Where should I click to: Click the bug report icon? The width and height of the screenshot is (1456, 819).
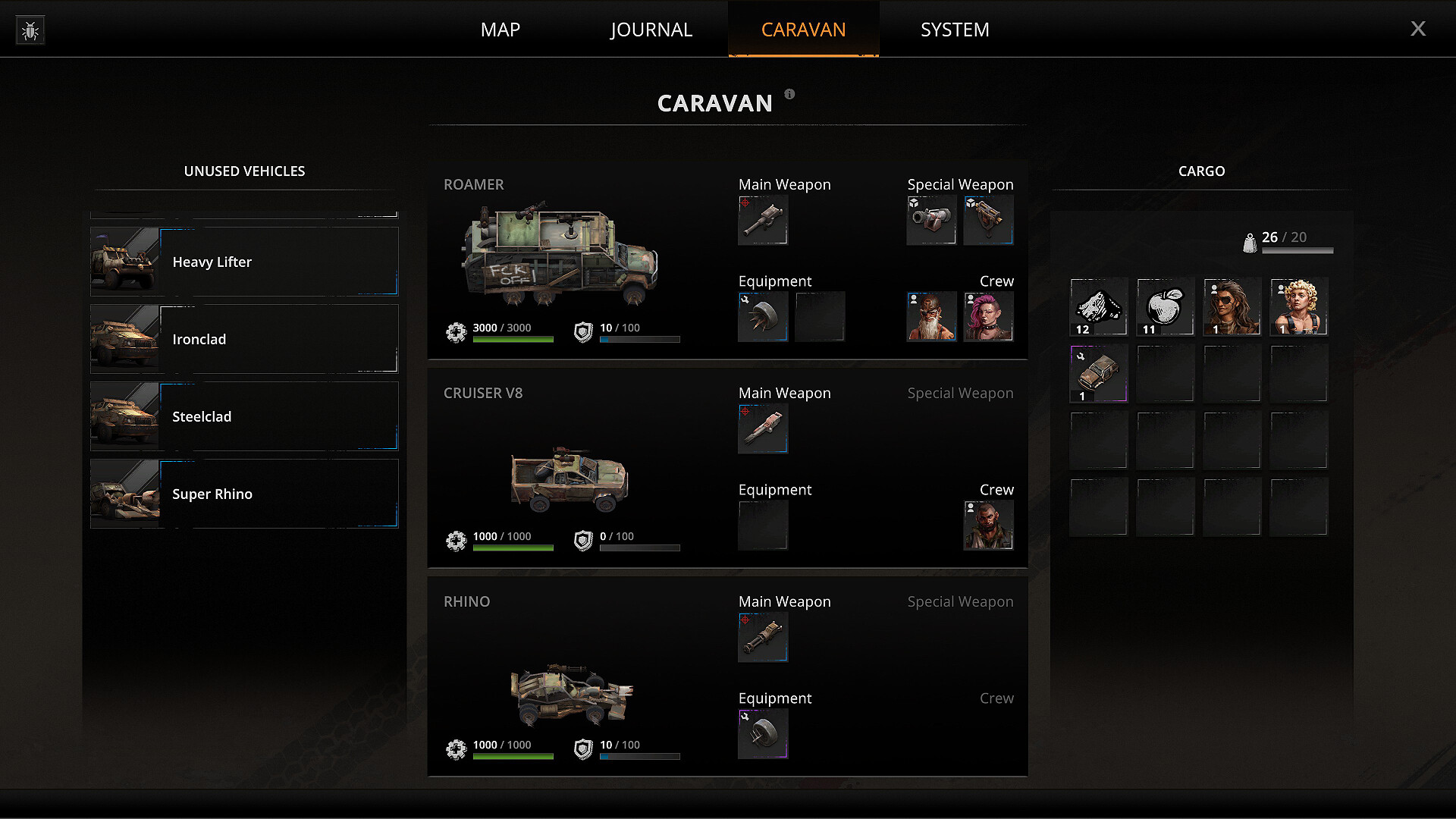[x=30, y=30]
